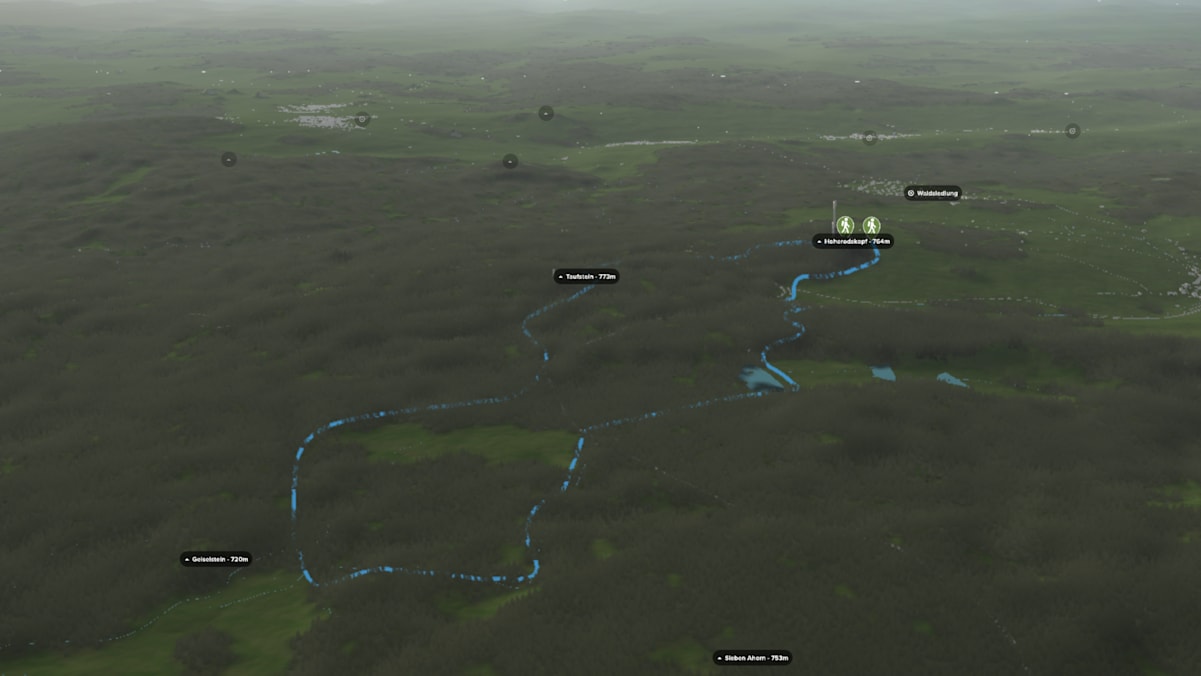Select the Geiselstein 720m peak label

216,559
